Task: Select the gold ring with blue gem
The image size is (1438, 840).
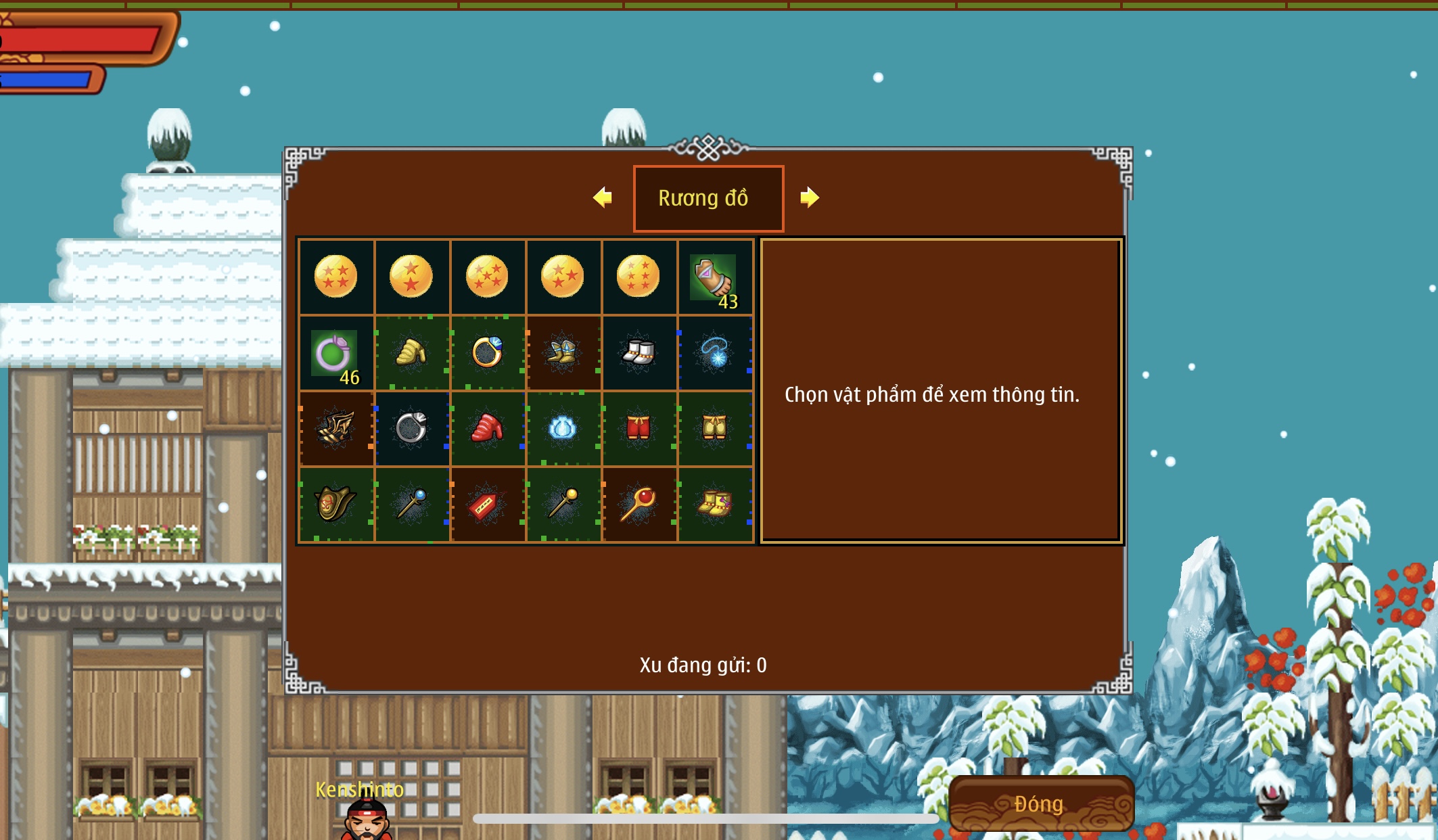Action: tap(487, 352)
